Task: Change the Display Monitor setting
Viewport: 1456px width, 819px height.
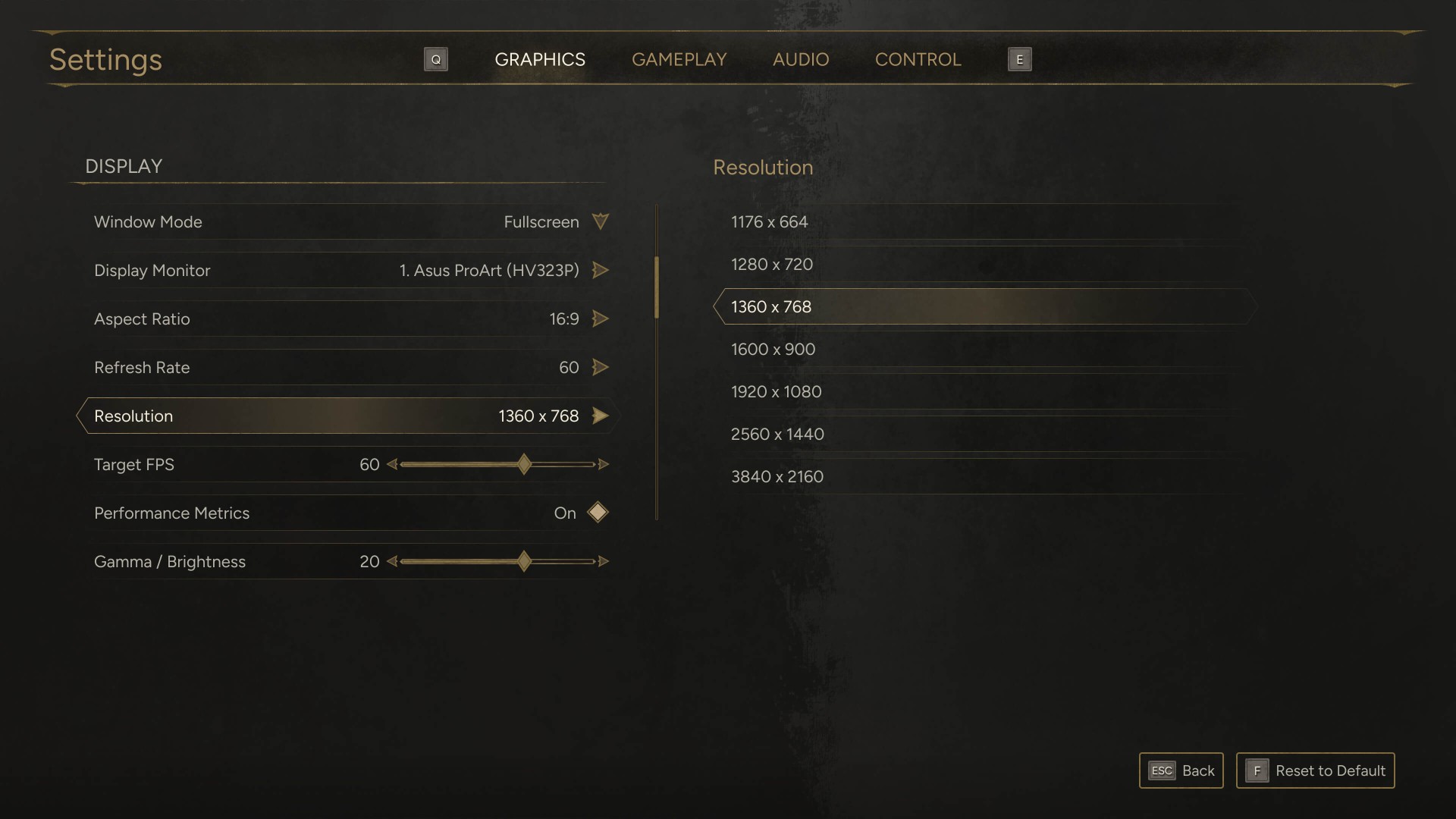Action: [x=600, y=270]
